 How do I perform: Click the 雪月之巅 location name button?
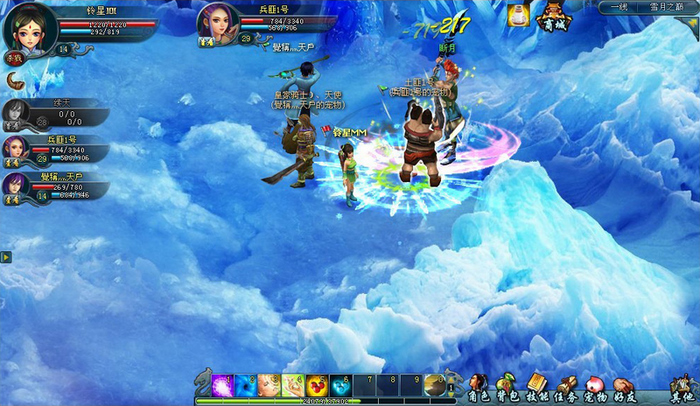(667, 7)
